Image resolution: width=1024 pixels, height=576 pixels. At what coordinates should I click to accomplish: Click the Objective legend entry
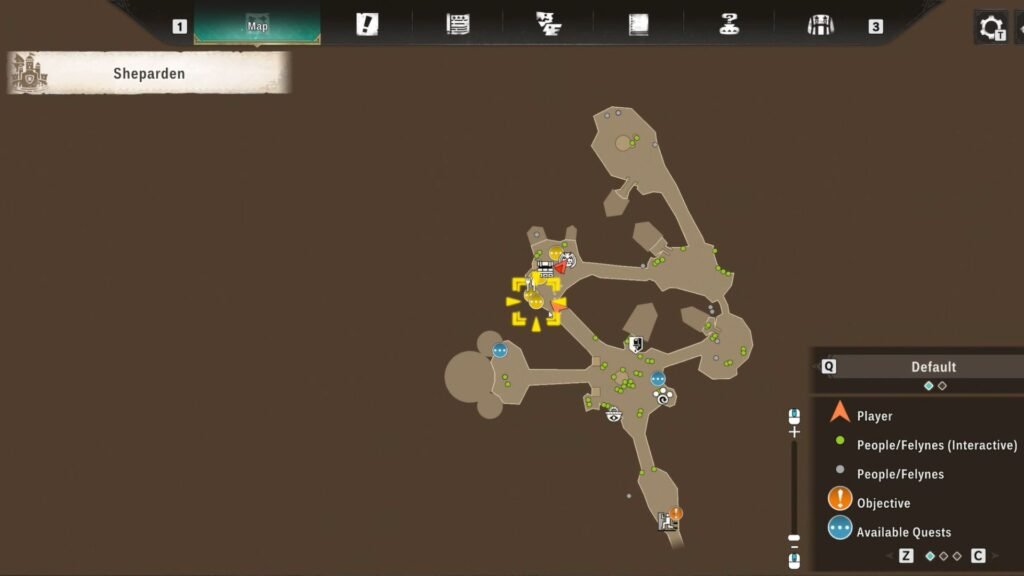pyautogui.click(x=883, y=503)
